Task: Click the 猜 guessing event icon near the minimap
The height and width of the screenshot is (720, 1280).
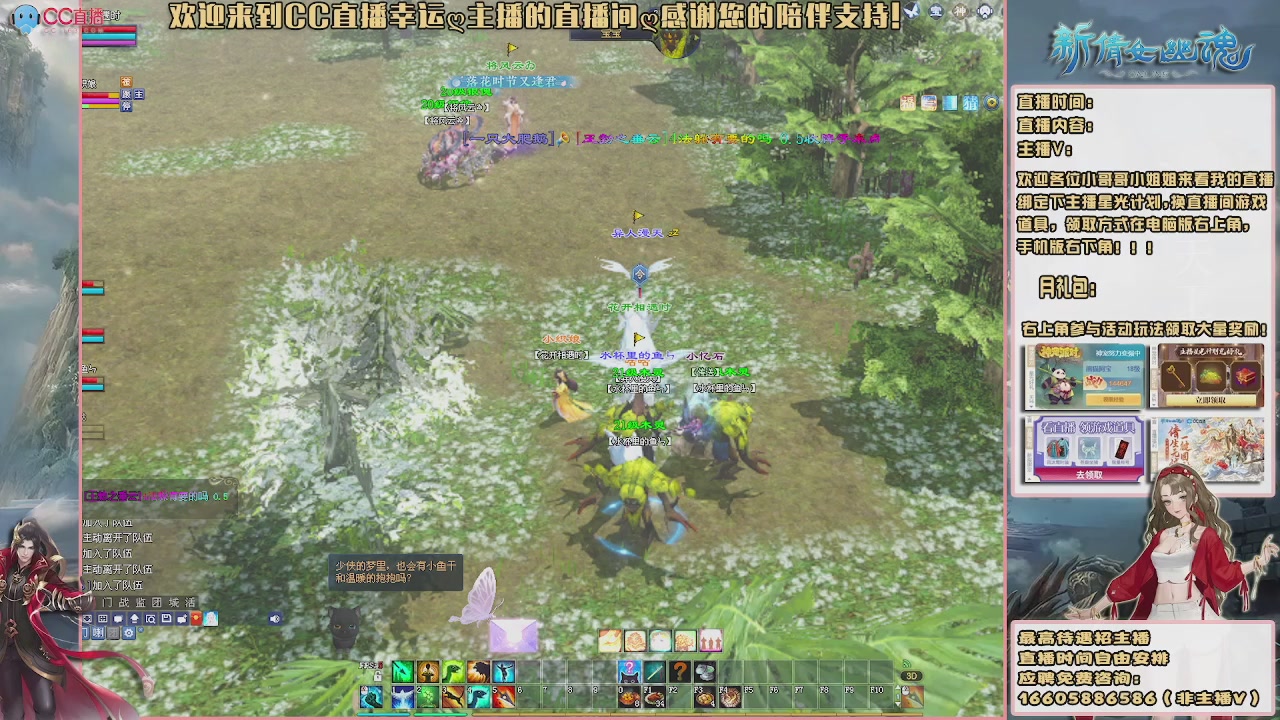Action: coord(970,102)
